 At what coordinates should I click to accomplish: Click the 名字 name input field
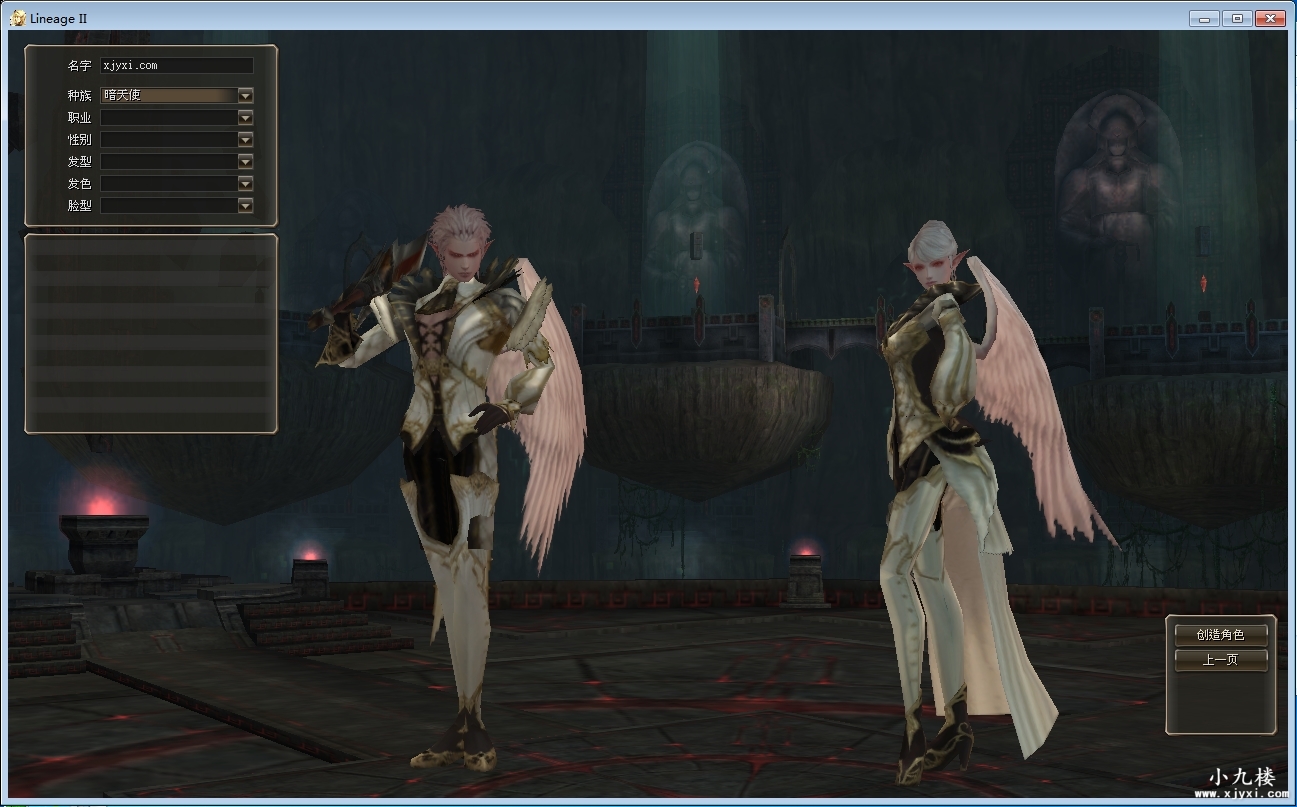tap(177, 66)
